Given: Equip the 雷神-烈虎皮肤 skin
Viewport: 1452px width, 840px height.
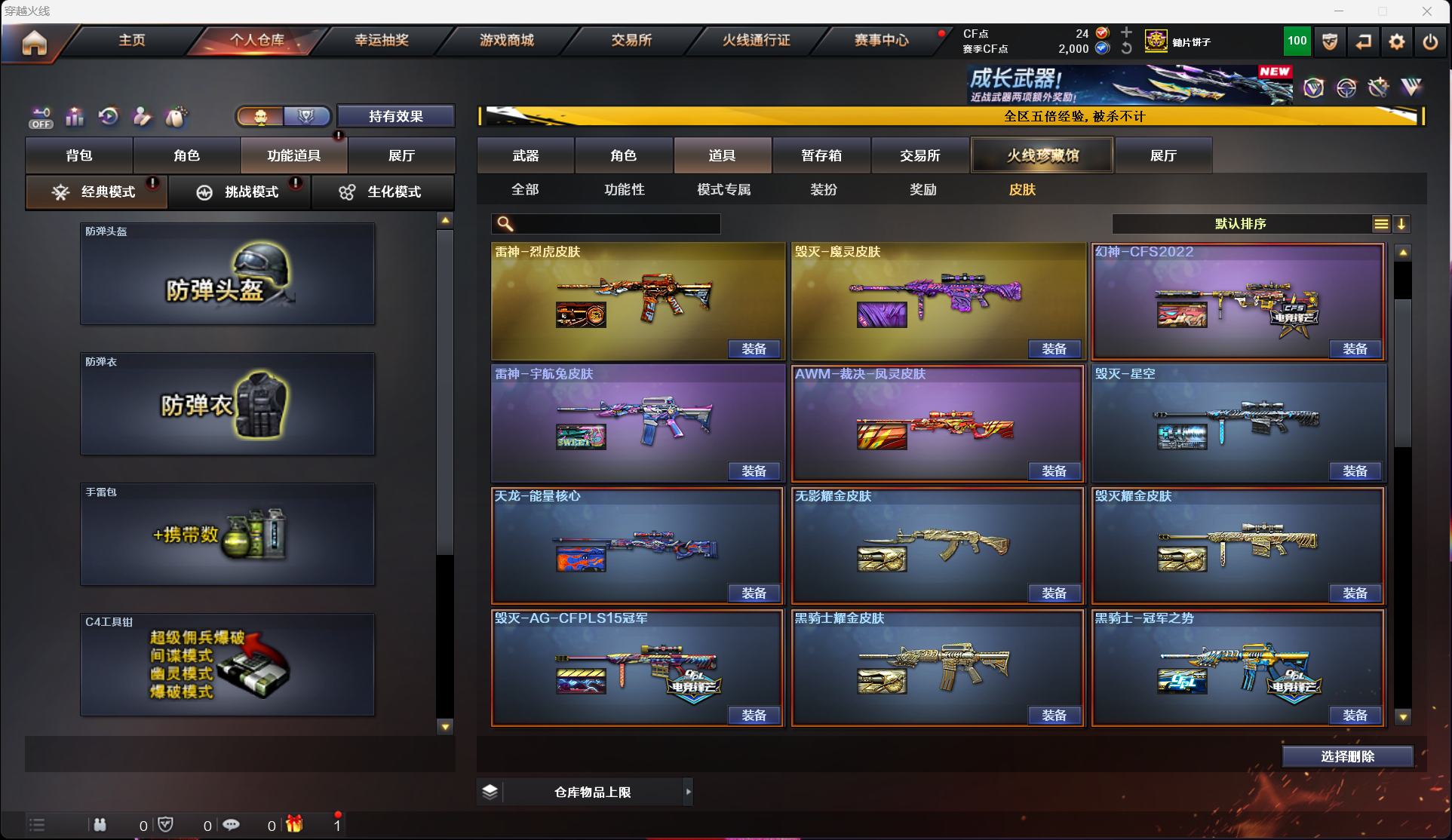Looking at the screenshot, I should 754,349.
